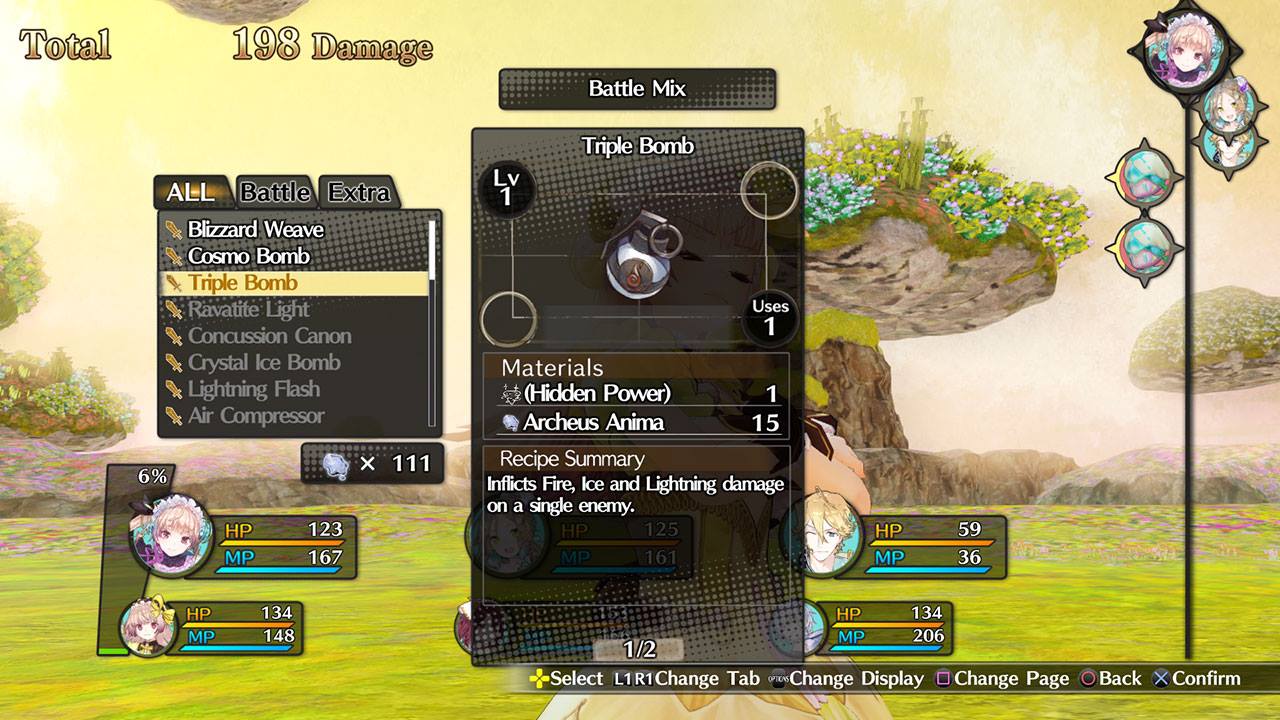
Task: Click the top turn-order character portrait
Action: tap(1185, 48)
